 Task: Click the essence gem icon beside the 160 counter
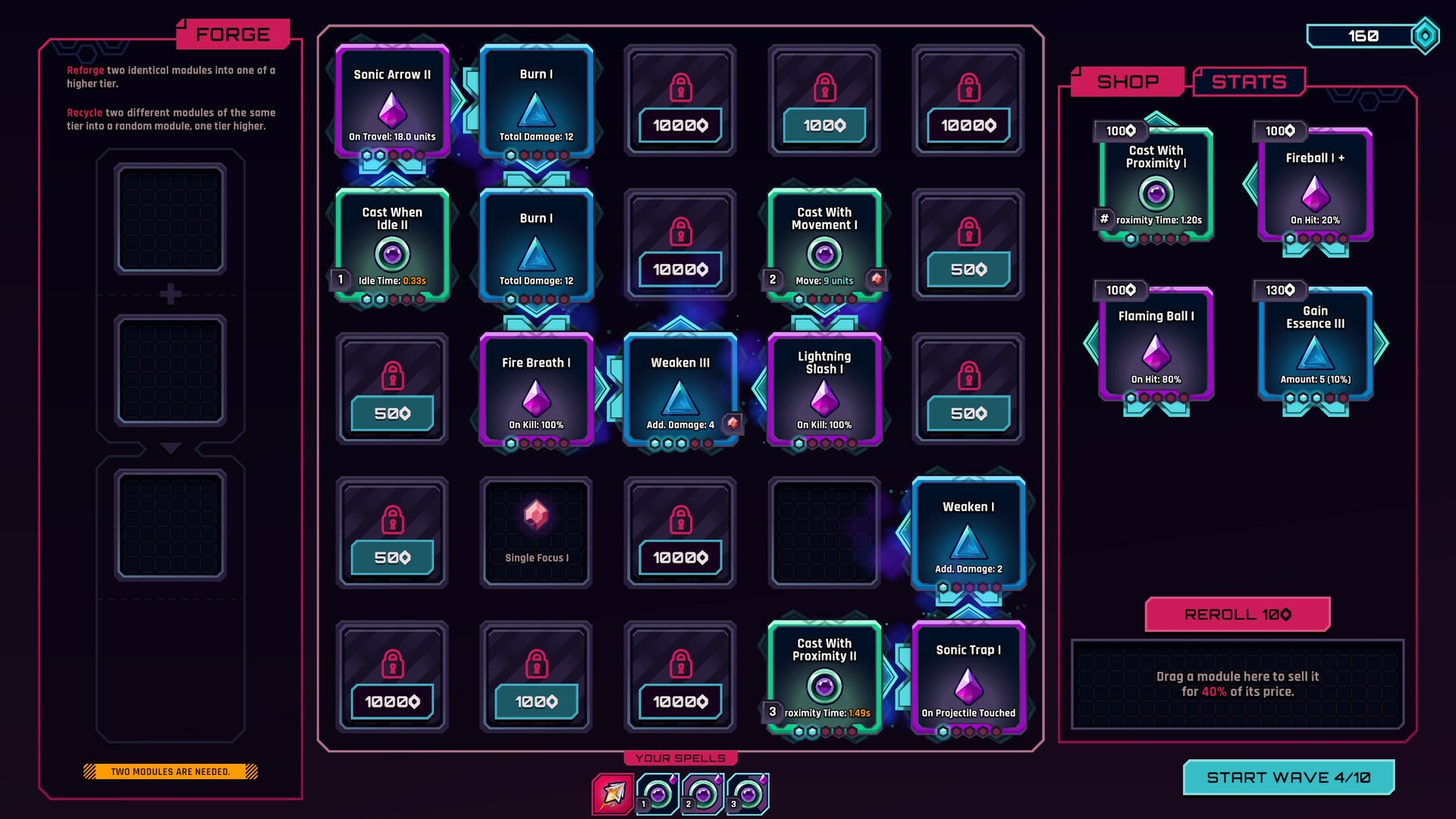[x=1424, y=35]
